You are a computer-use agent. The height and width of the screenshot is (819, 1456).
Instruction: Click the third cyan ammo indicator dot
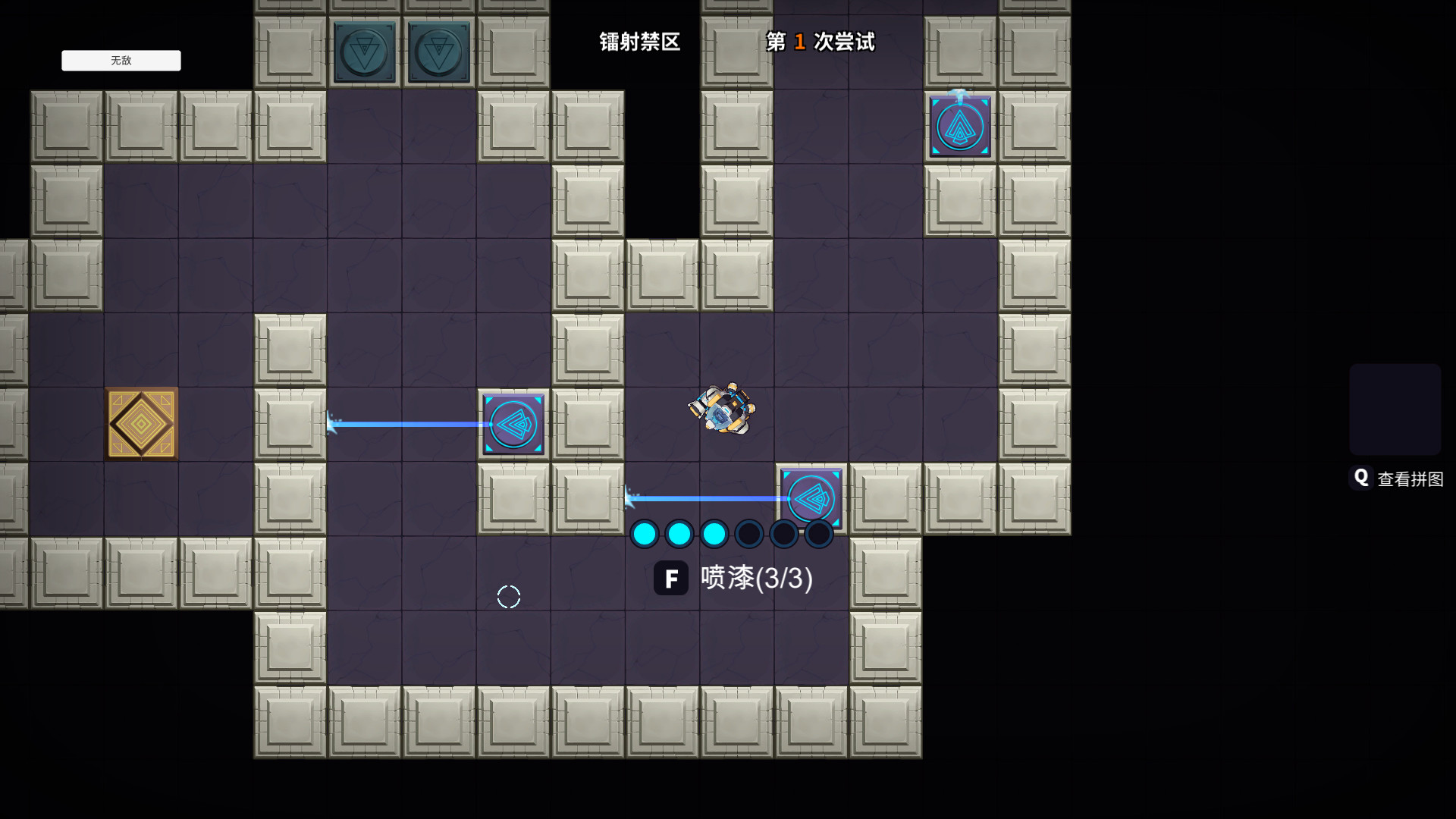coord(715,534)
